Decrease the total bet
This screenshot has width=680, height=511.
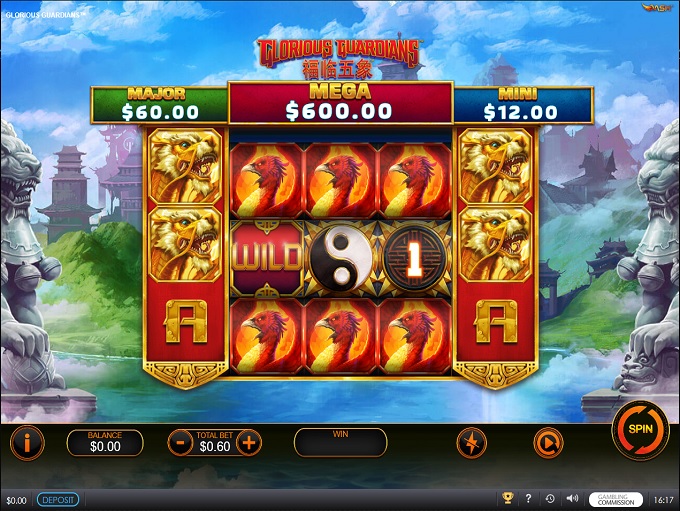[x=181, y=442]
